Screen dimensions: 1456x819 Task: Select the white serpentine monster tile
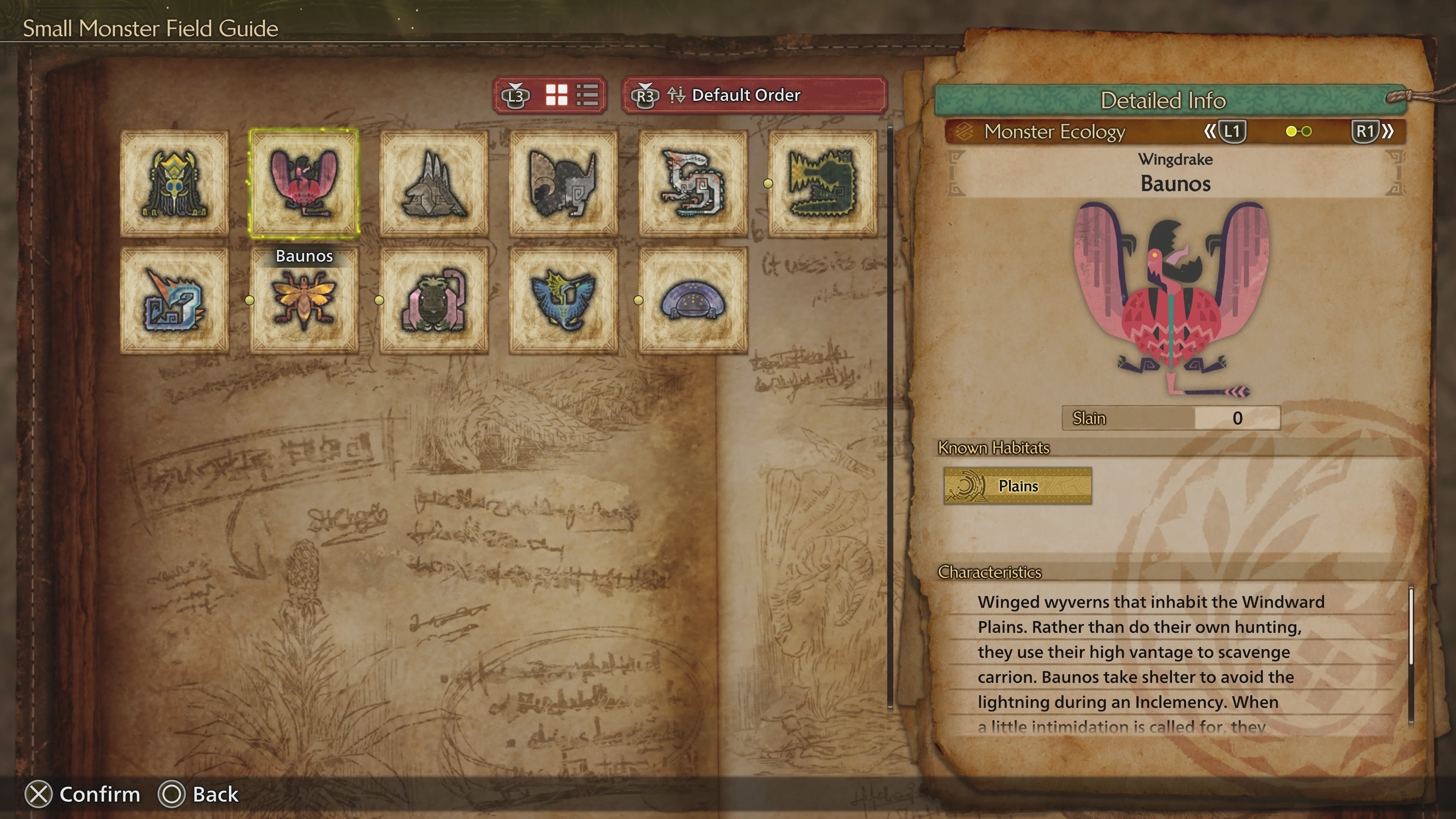point(693,183)
